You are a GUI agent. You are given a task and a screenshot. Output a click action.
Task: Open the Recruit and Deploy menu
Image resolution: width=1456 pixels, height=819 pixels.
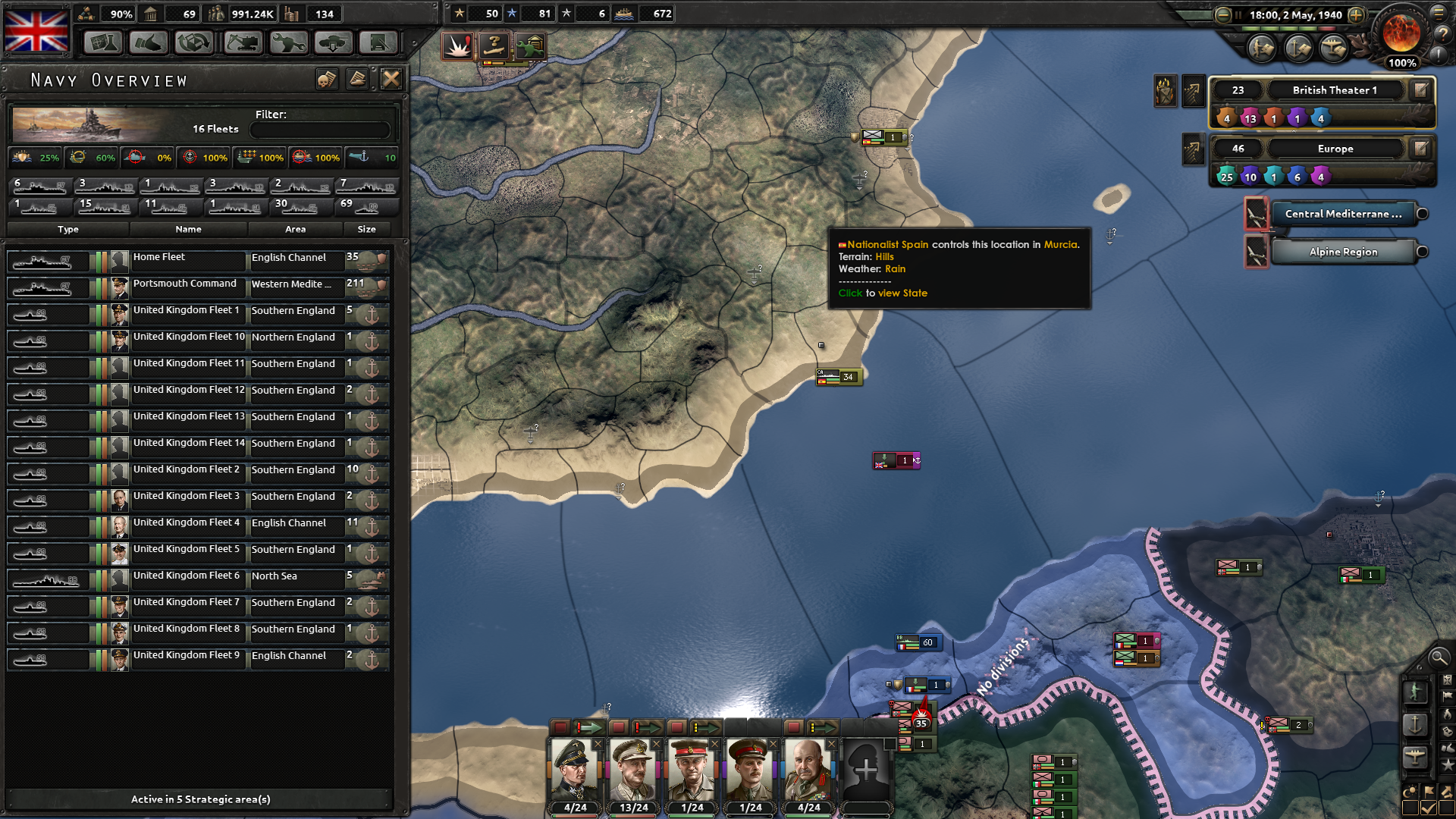(x=334, y=42)
